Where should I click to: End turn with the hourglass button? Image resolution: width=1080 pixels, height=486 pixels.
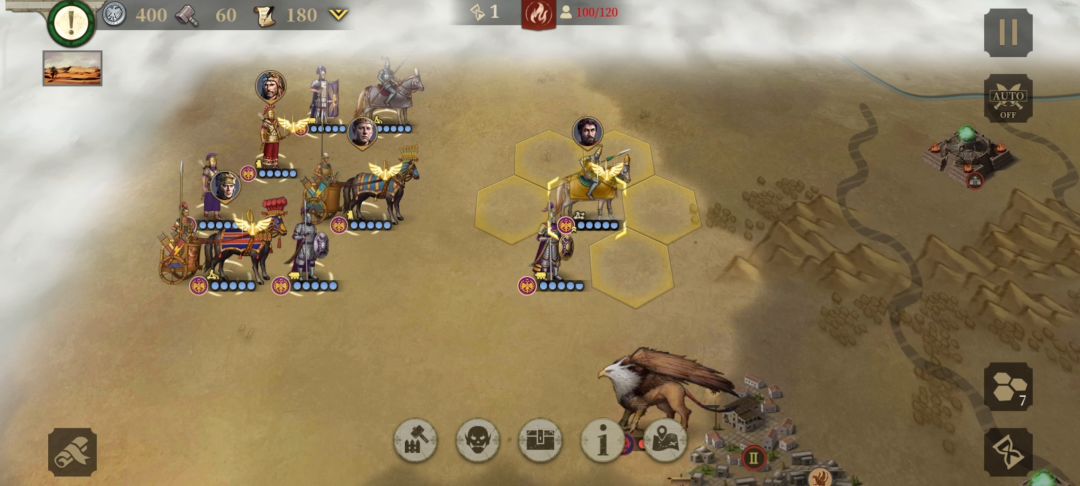pyautogui.click(x=1007, y=452)
